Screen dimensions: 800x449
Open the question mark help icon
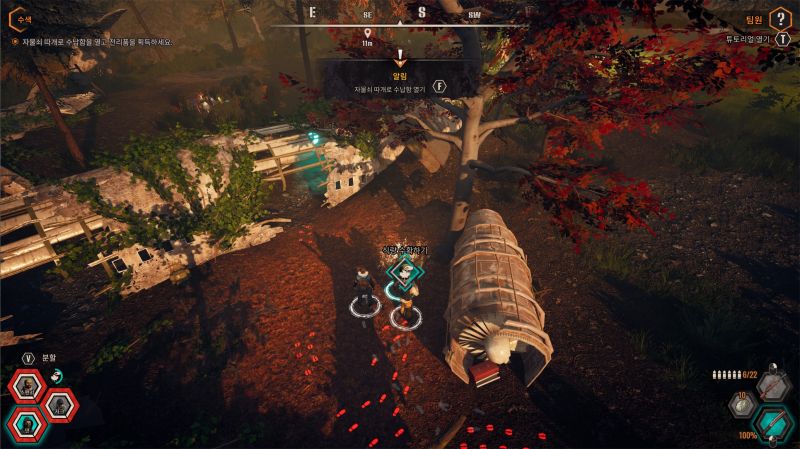tap(780, 18)
